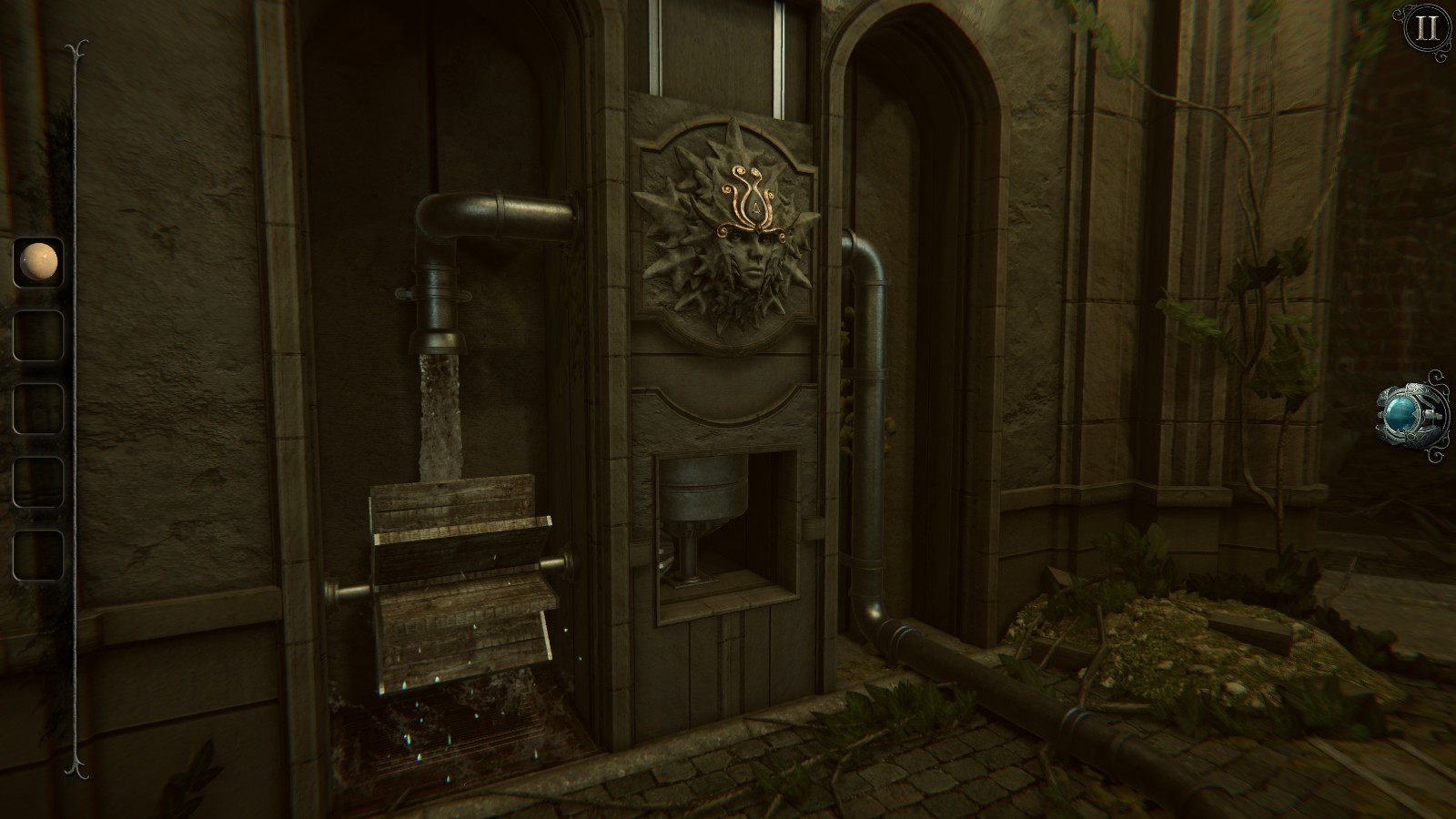The height and width of the screenshot is (819, 1456).
Task: Click the fourth inventory slot
Action: click(38, 482)
